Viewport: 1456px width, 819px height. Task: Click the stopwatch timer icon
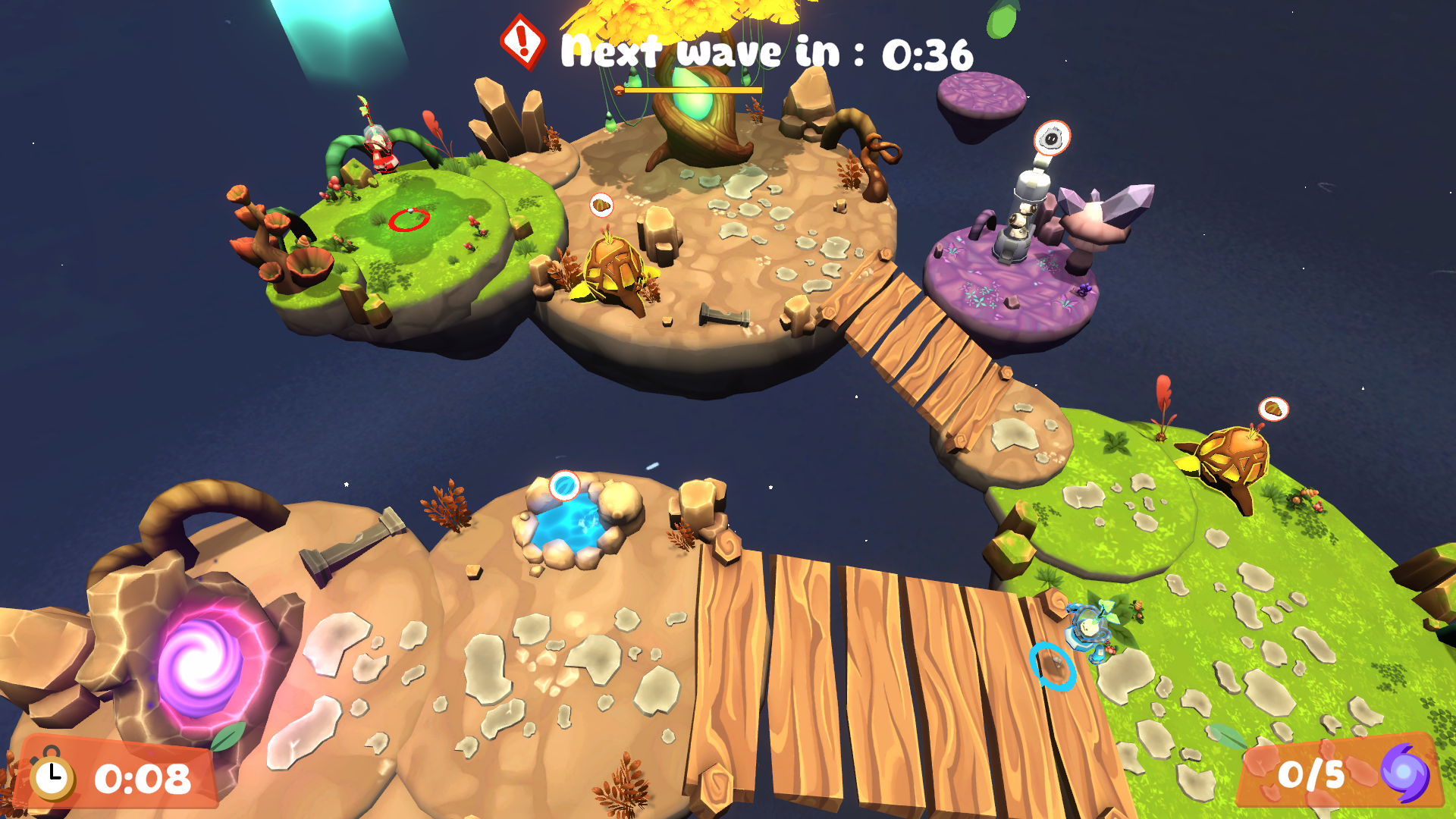[x=52, y=777]
